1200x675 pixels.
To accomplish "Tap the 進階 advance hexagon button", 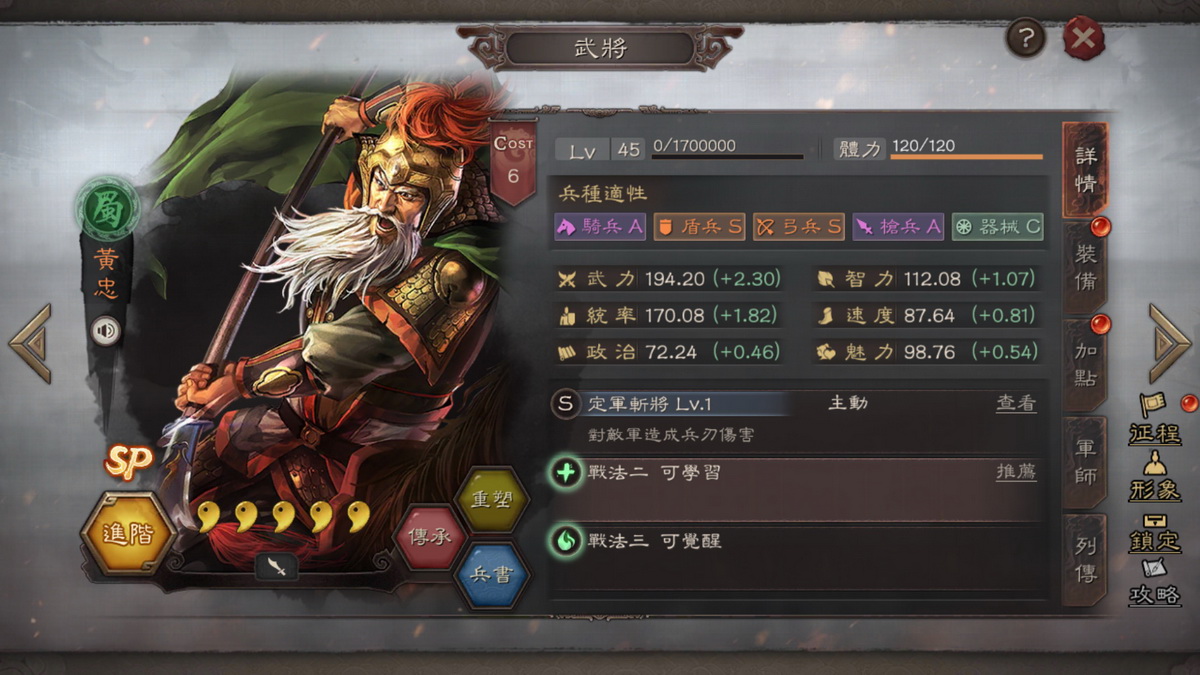I will (x=128, y=533).
